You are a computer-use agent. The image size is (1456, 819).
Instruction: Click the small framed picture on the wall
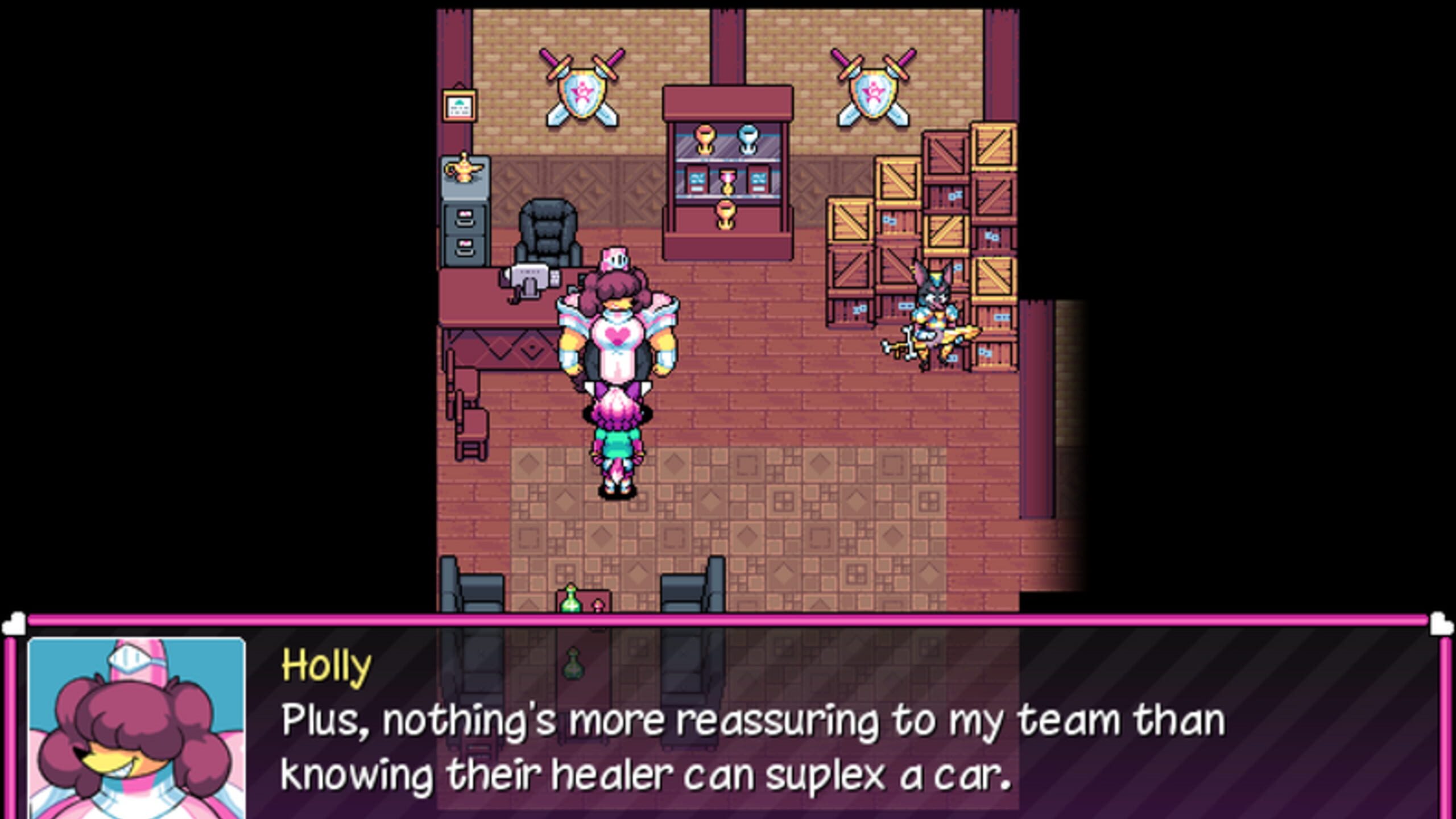[459, 105]
